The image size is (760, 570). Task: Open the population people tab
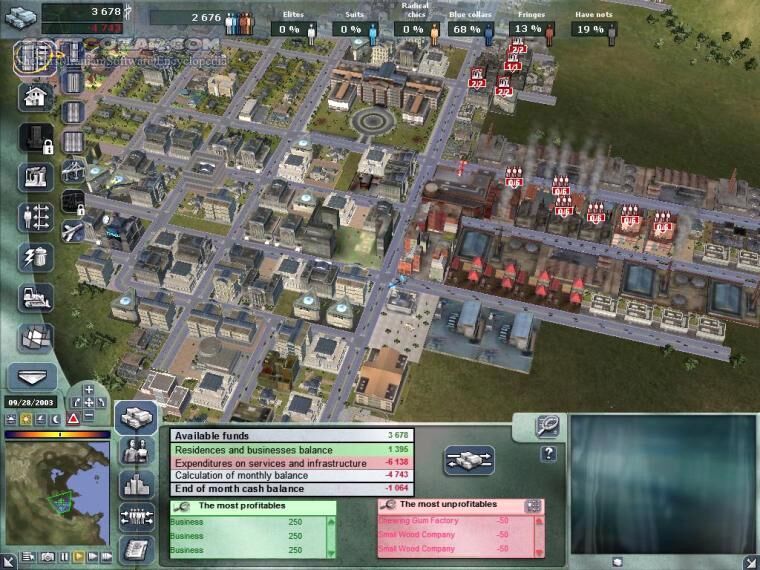pyautogui.click(x=136, y=450)
